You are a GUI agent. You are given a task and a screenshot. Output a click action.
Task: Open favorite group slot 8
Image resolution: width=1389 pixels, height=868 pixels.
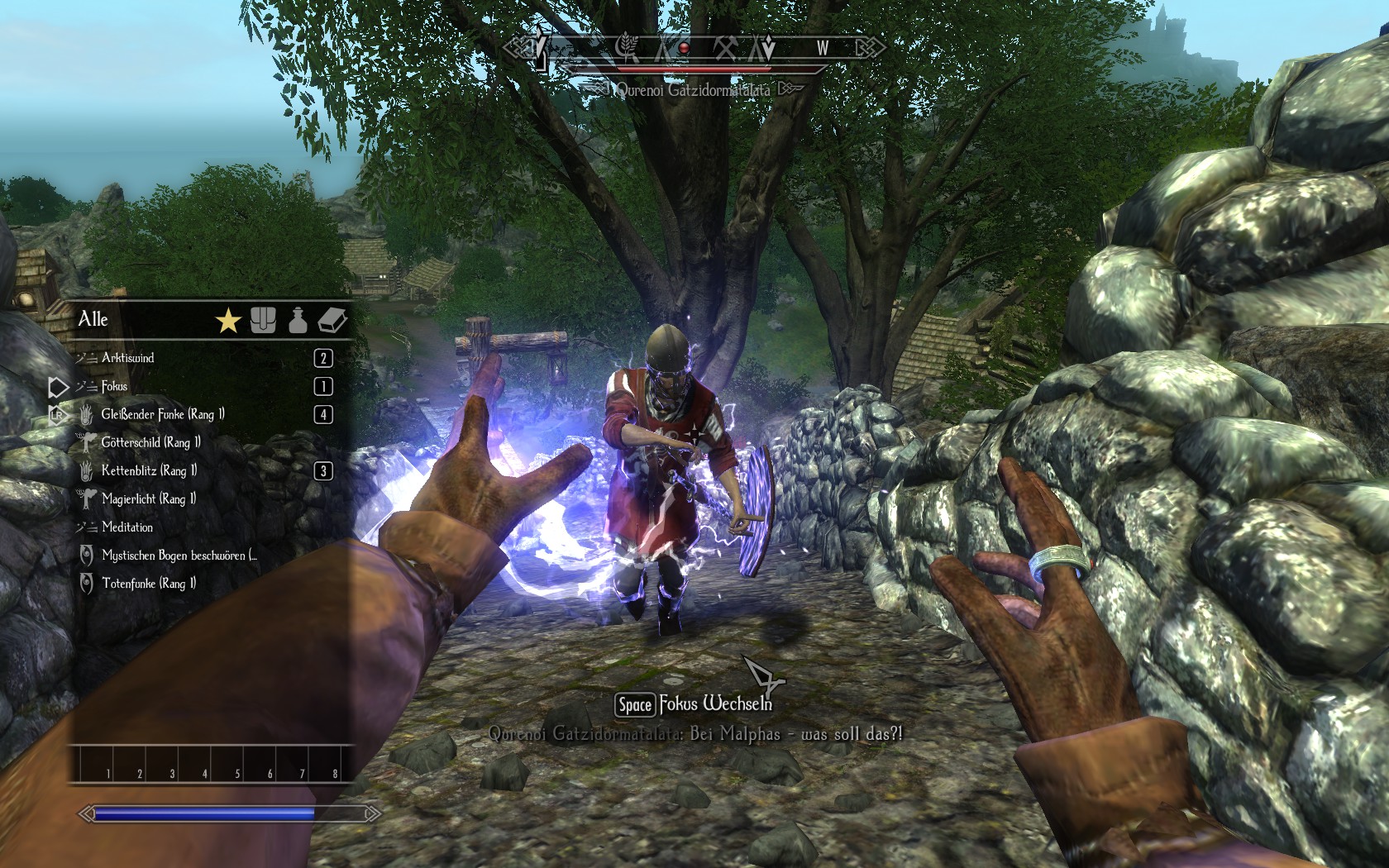(x=323, y=765)
